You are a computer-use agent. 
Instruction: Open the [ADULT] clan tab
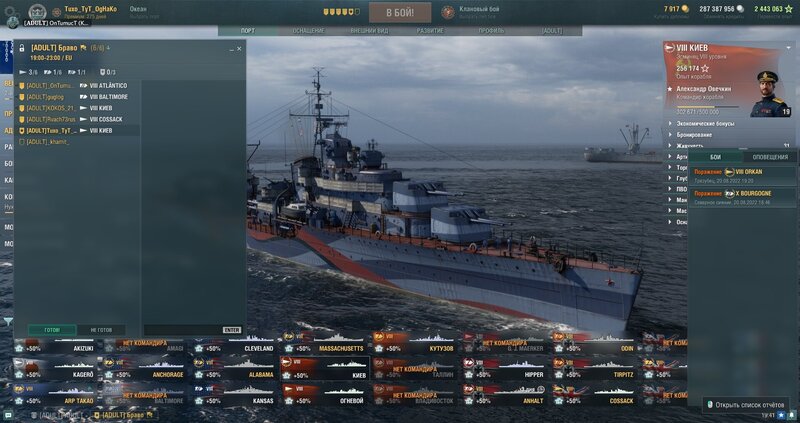551,31
